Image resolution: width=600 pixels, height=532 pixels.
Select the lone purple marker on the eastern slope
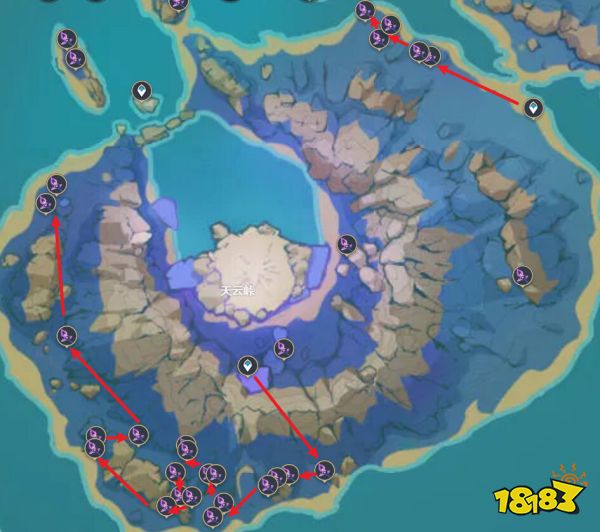point(522,274)
